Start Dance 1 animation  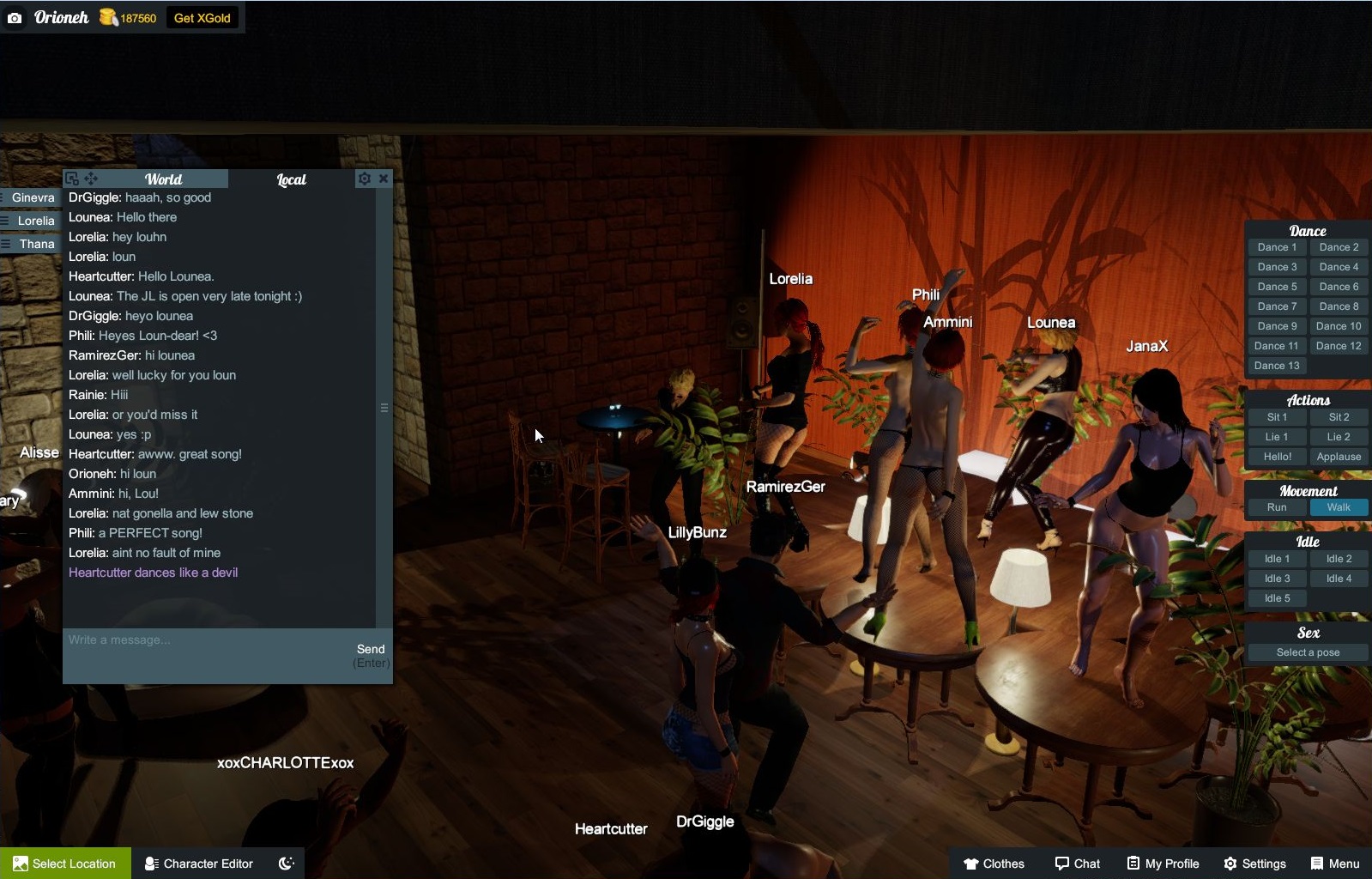1277,247
